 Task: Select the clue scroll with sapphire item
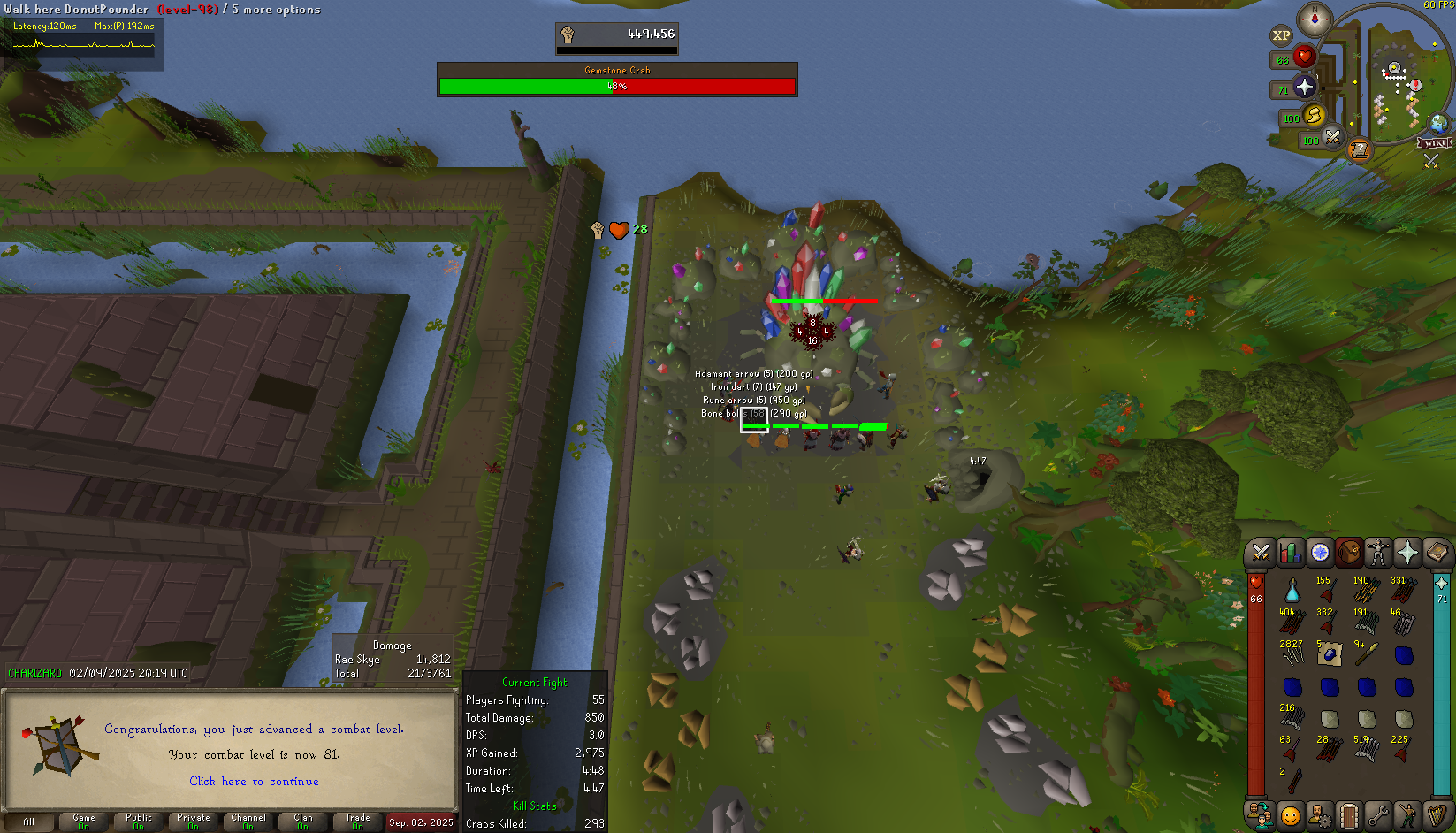tap(1329, 654)
